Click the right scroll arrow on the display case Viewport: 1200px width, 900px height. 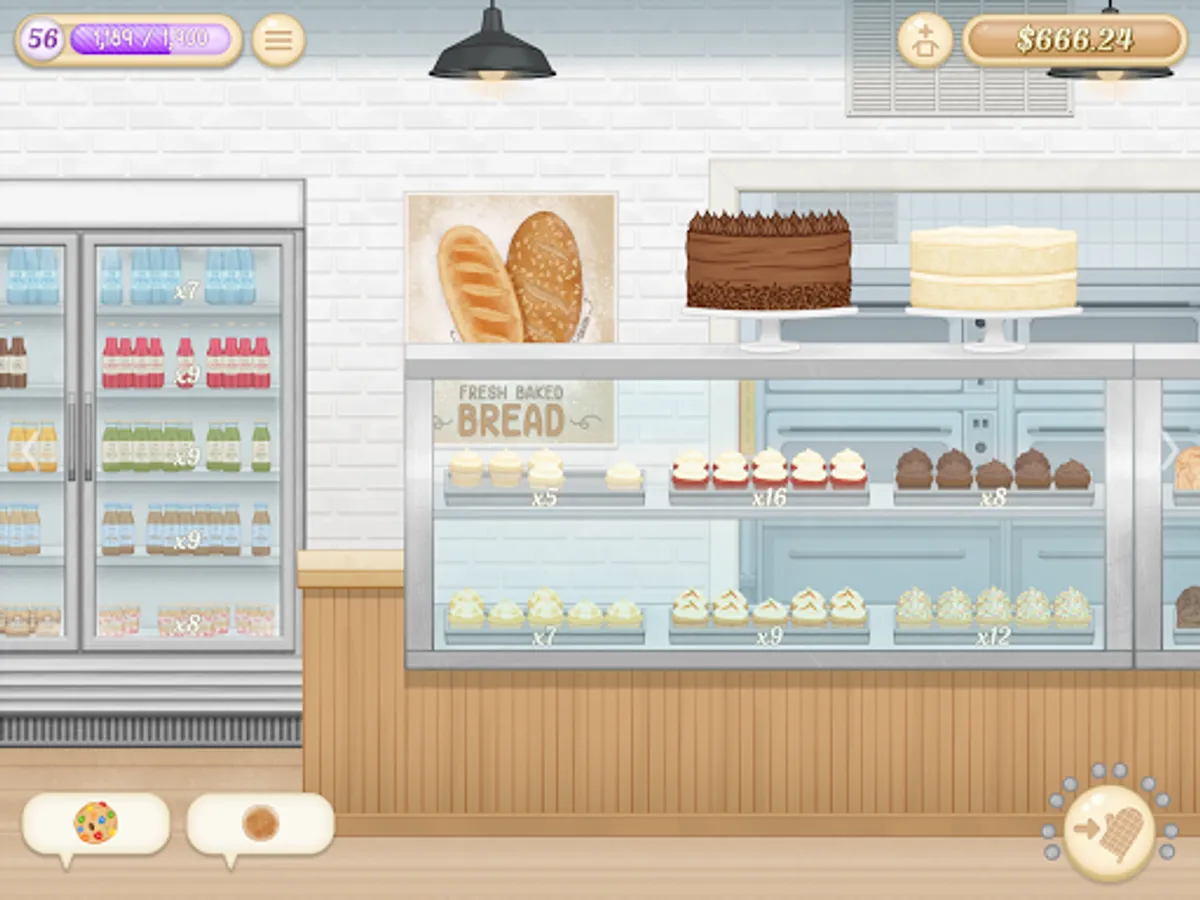tap(1168, 453)
